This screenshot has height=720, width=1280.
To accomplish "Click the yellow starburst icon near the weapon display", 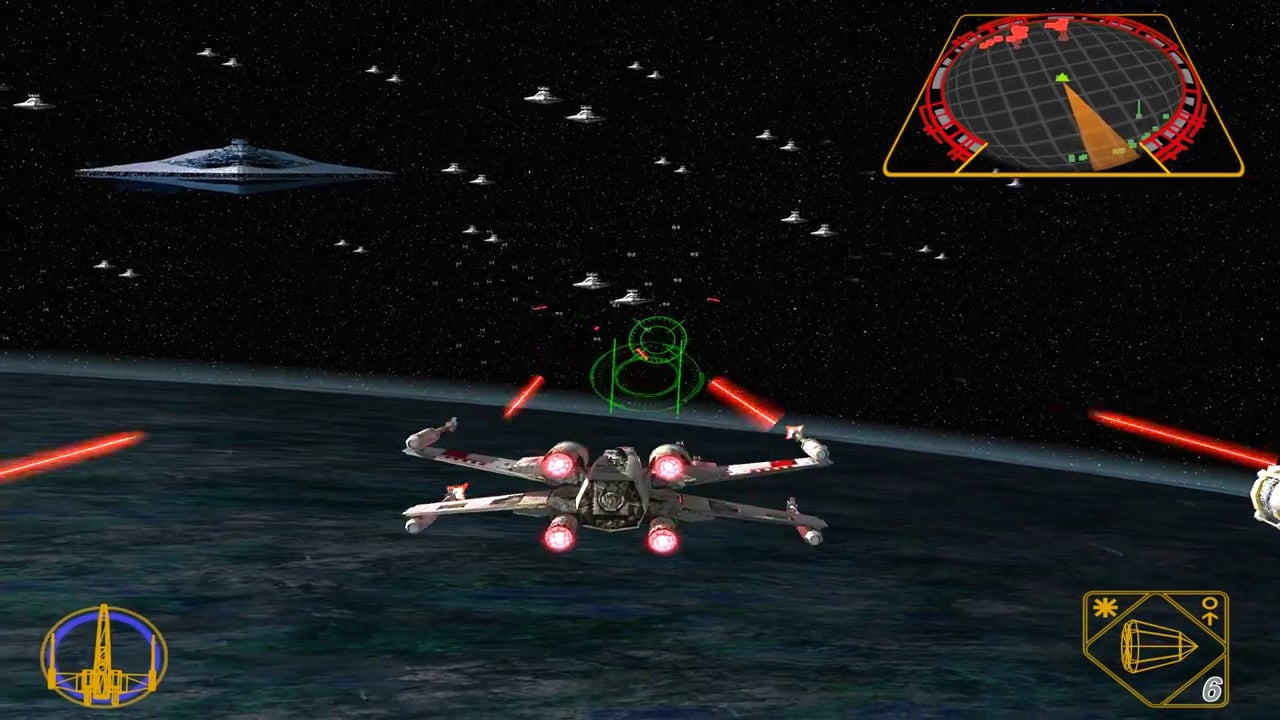I will point(1103,607).
